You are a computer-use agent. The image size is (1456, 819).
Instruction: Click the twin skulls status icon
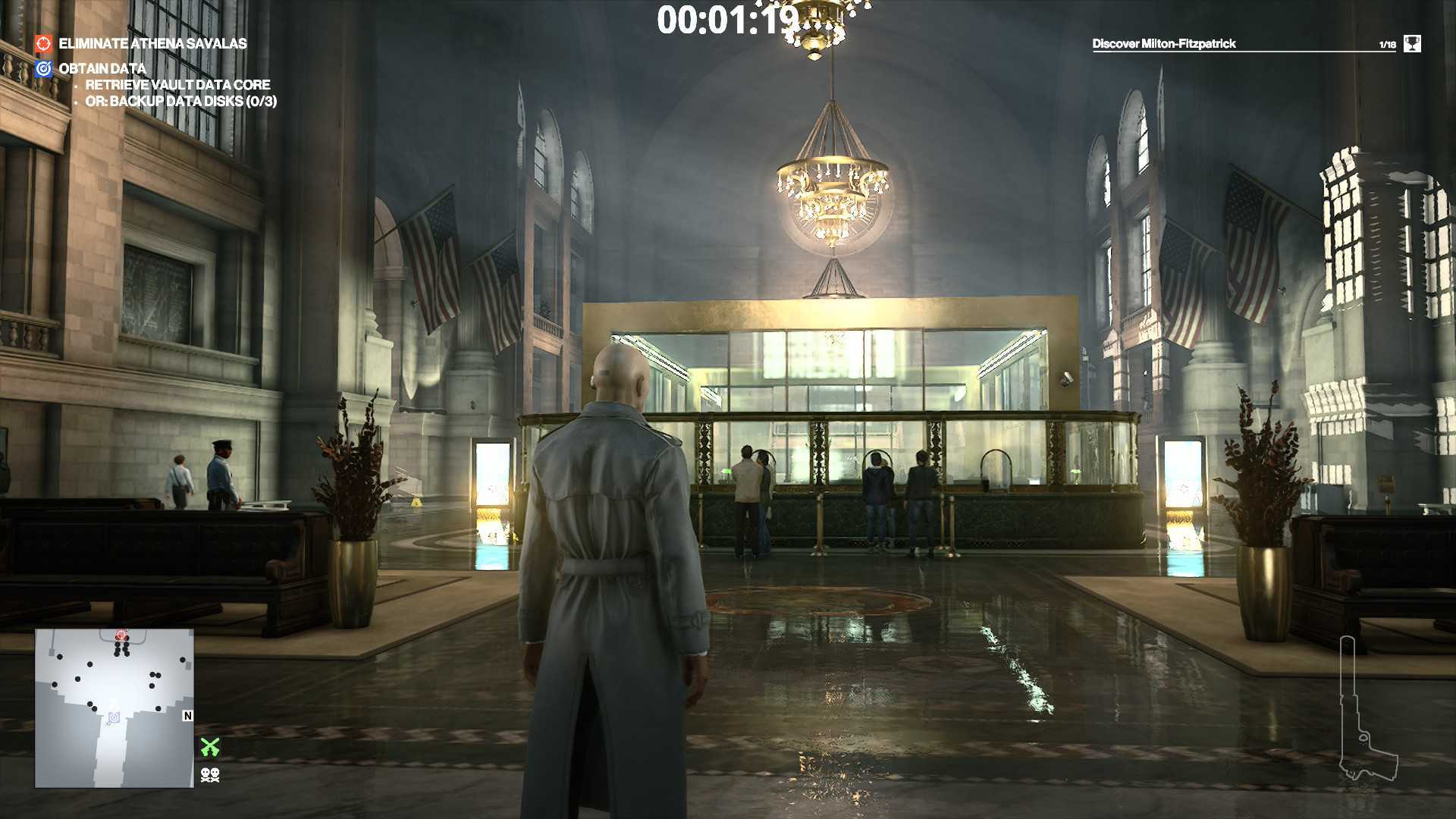click(x=210, y=774)
